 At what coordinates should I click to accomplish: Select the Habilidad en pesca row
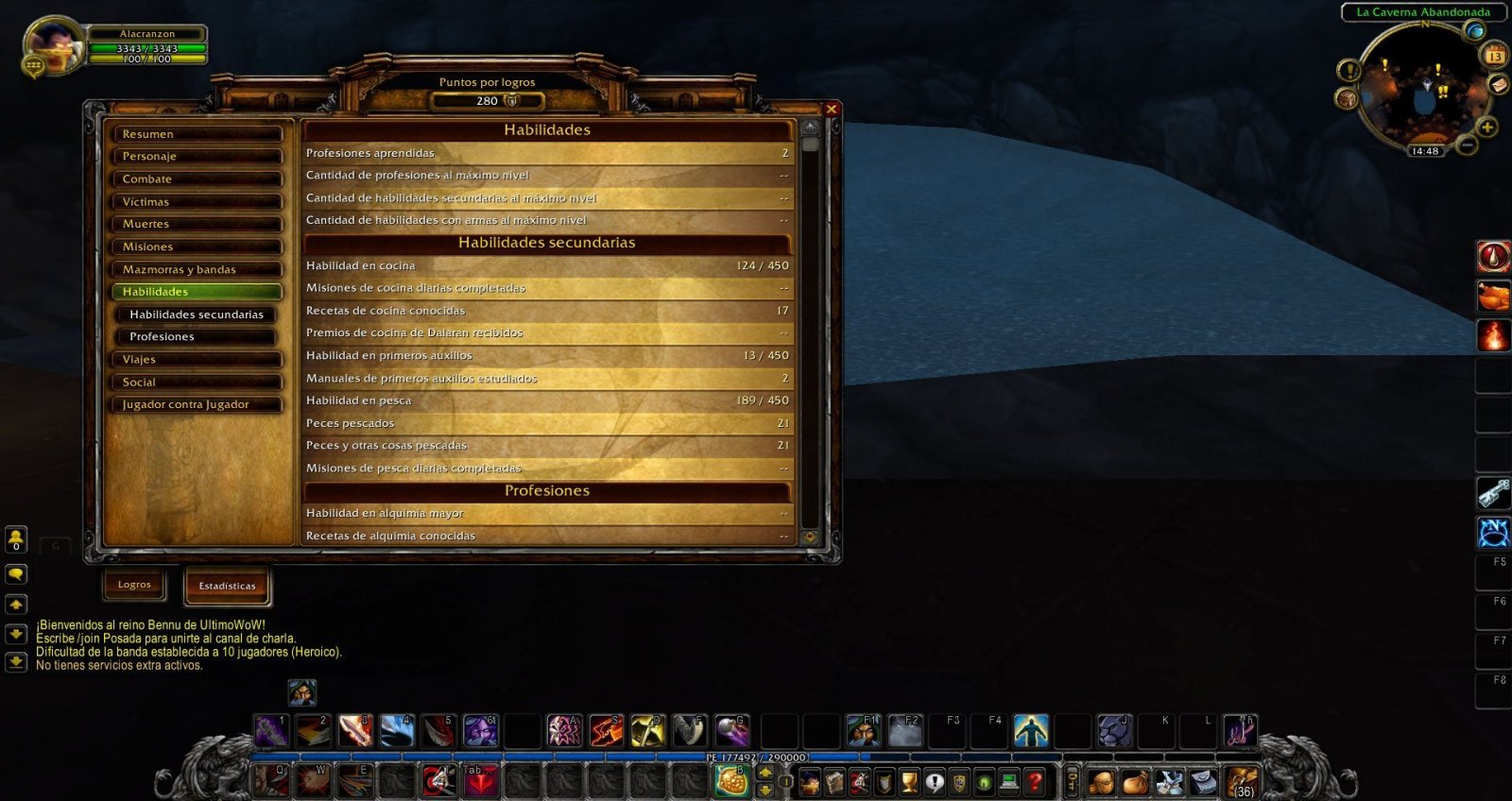pos(546,400)
